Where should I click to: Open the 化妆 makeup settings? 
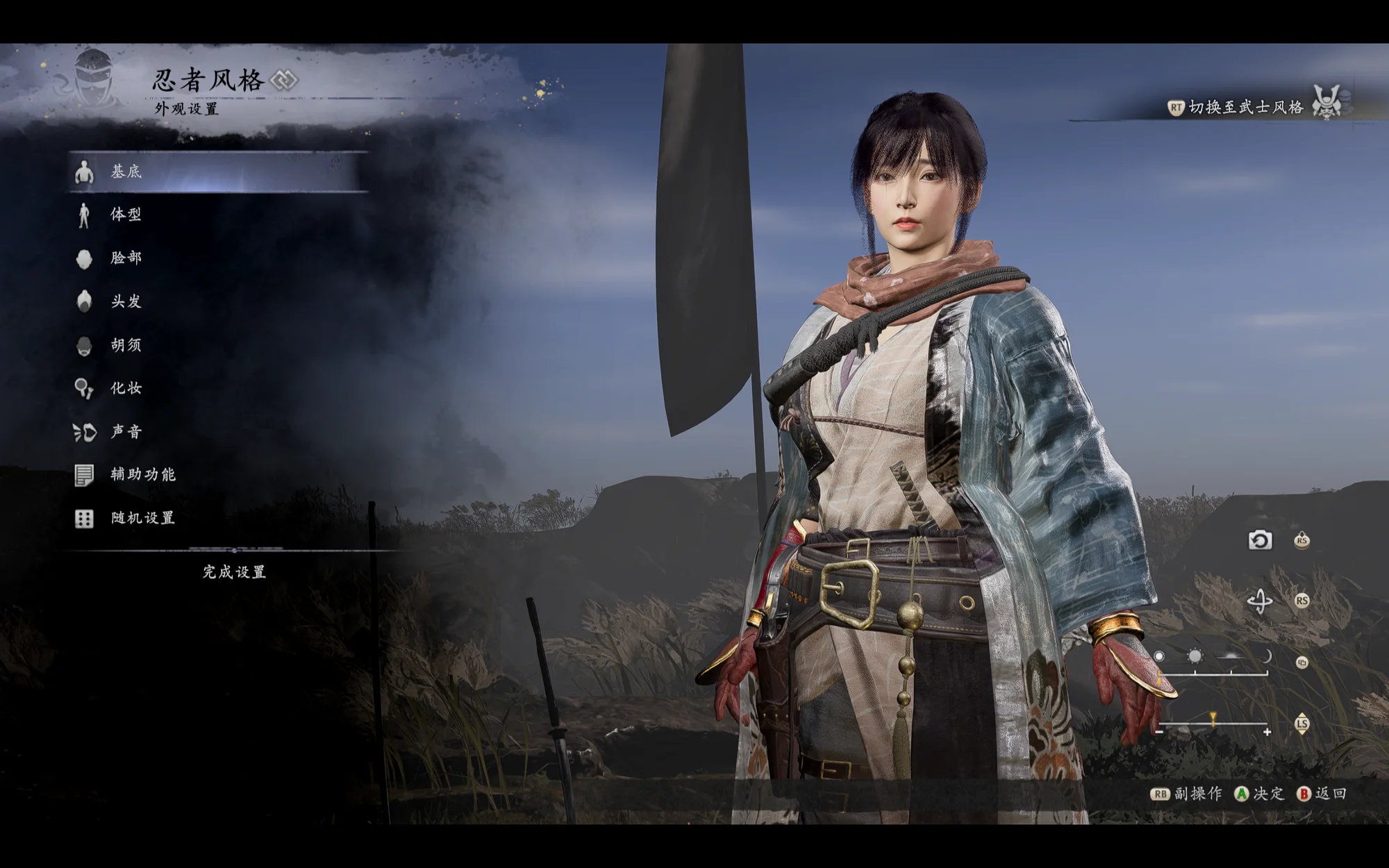(x=126, y=388)
